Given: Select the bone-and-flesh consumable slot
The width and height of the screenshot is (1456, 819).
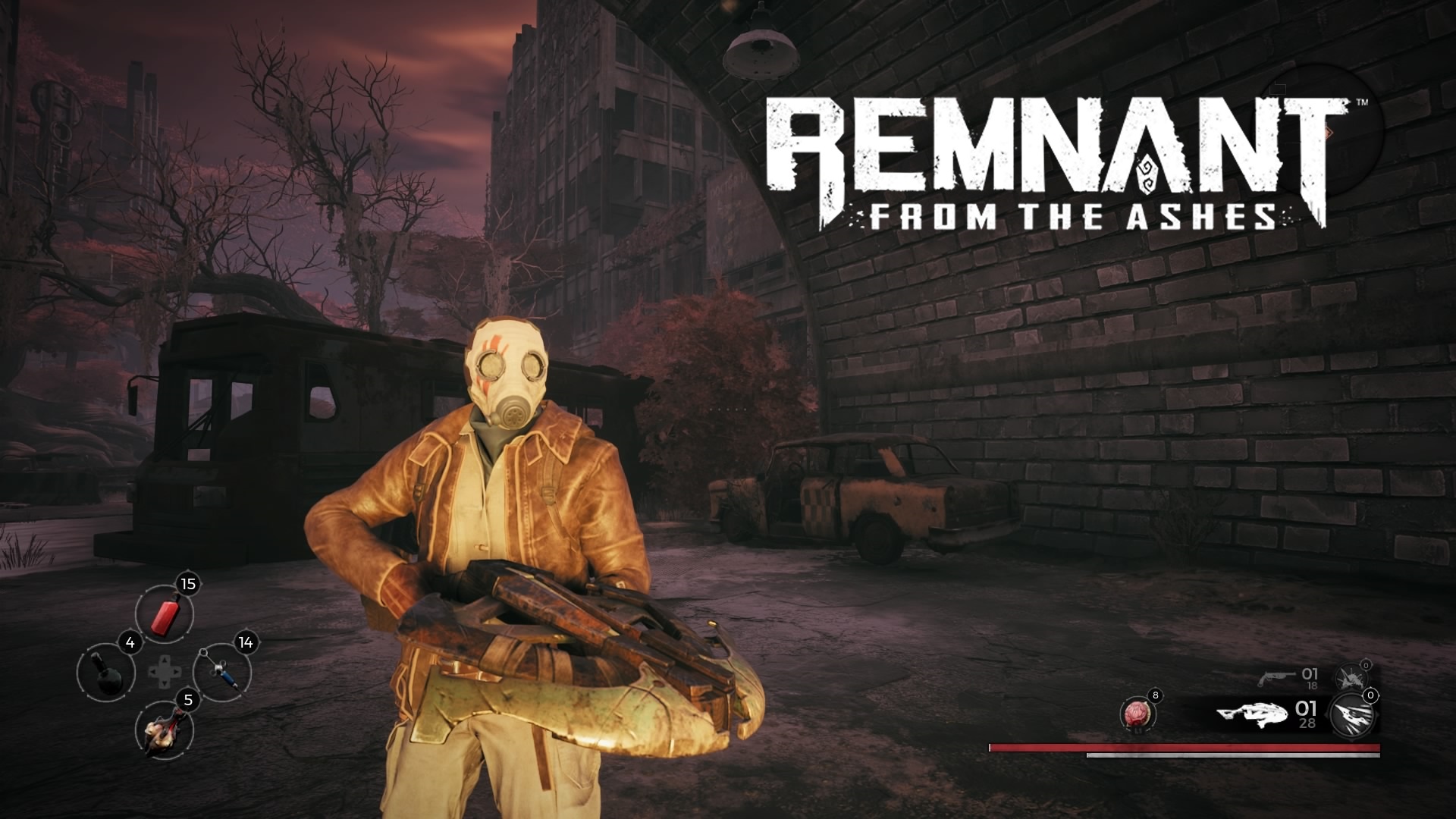Looking at the screenshot, I should (164, 730).
